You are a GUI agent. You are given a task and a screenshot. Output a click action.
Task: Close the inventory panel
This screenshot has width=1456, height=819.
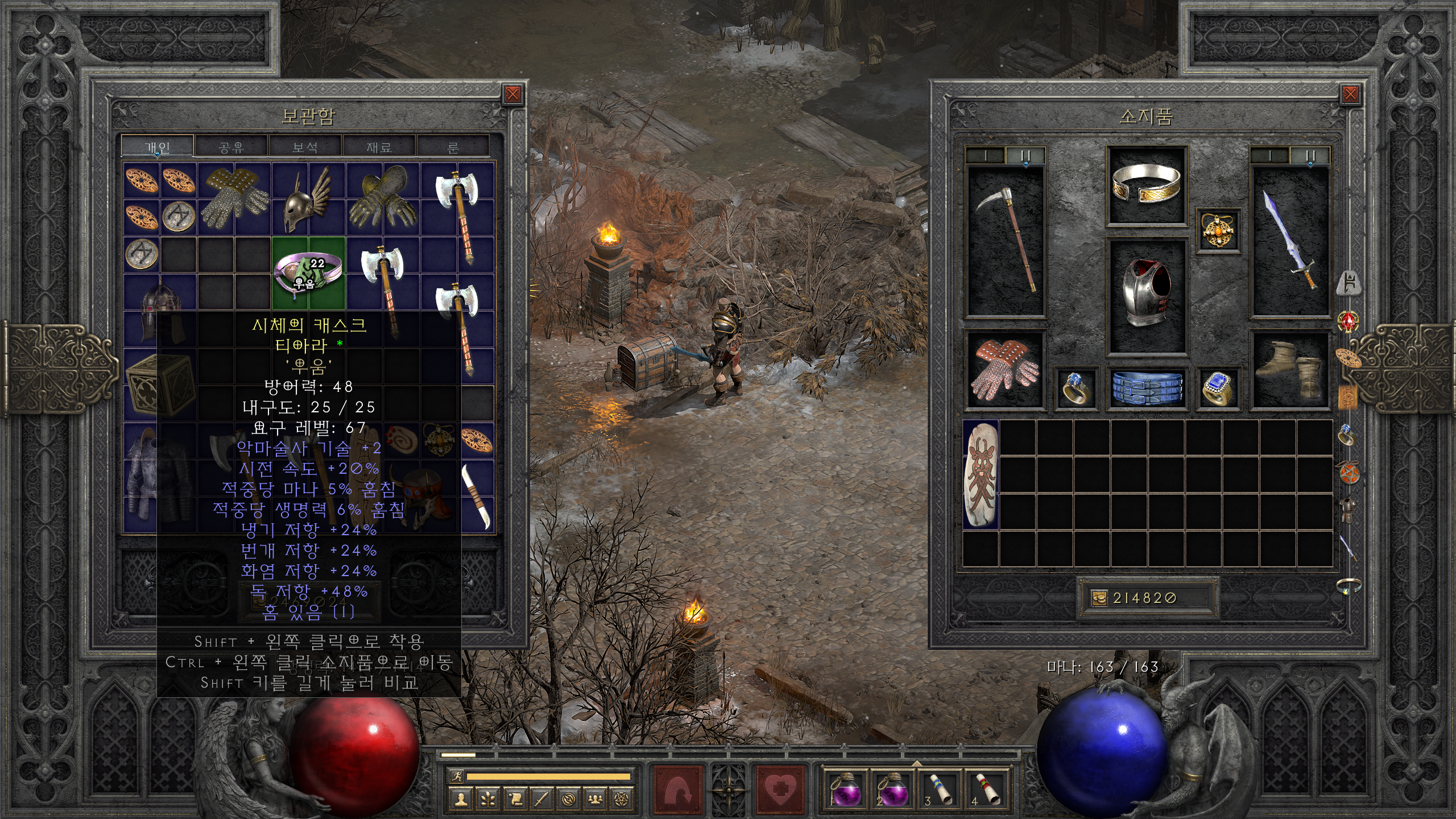click(1350, 94)
